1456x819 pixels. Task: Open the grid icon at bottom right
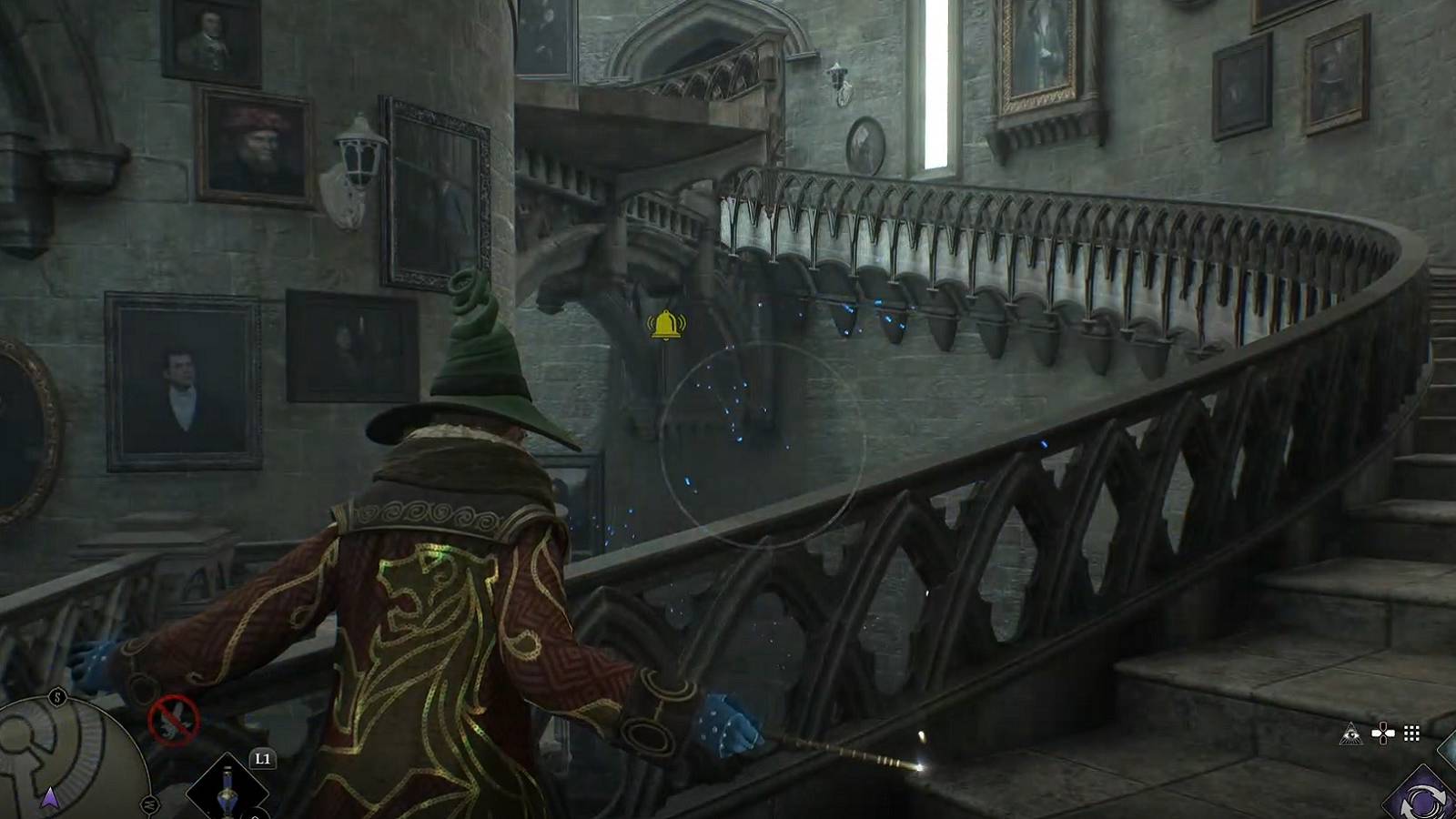pos(1410,733)
